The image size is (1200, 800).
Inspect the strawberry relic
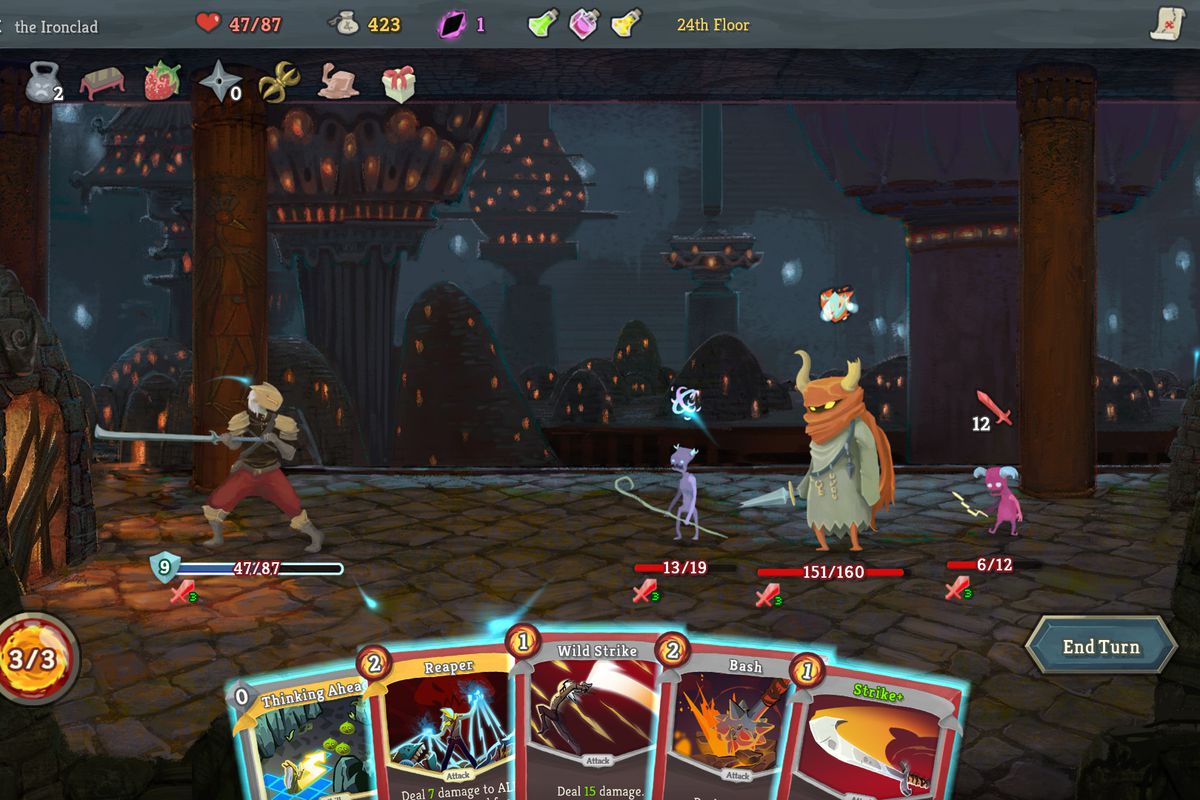[161, 82]
